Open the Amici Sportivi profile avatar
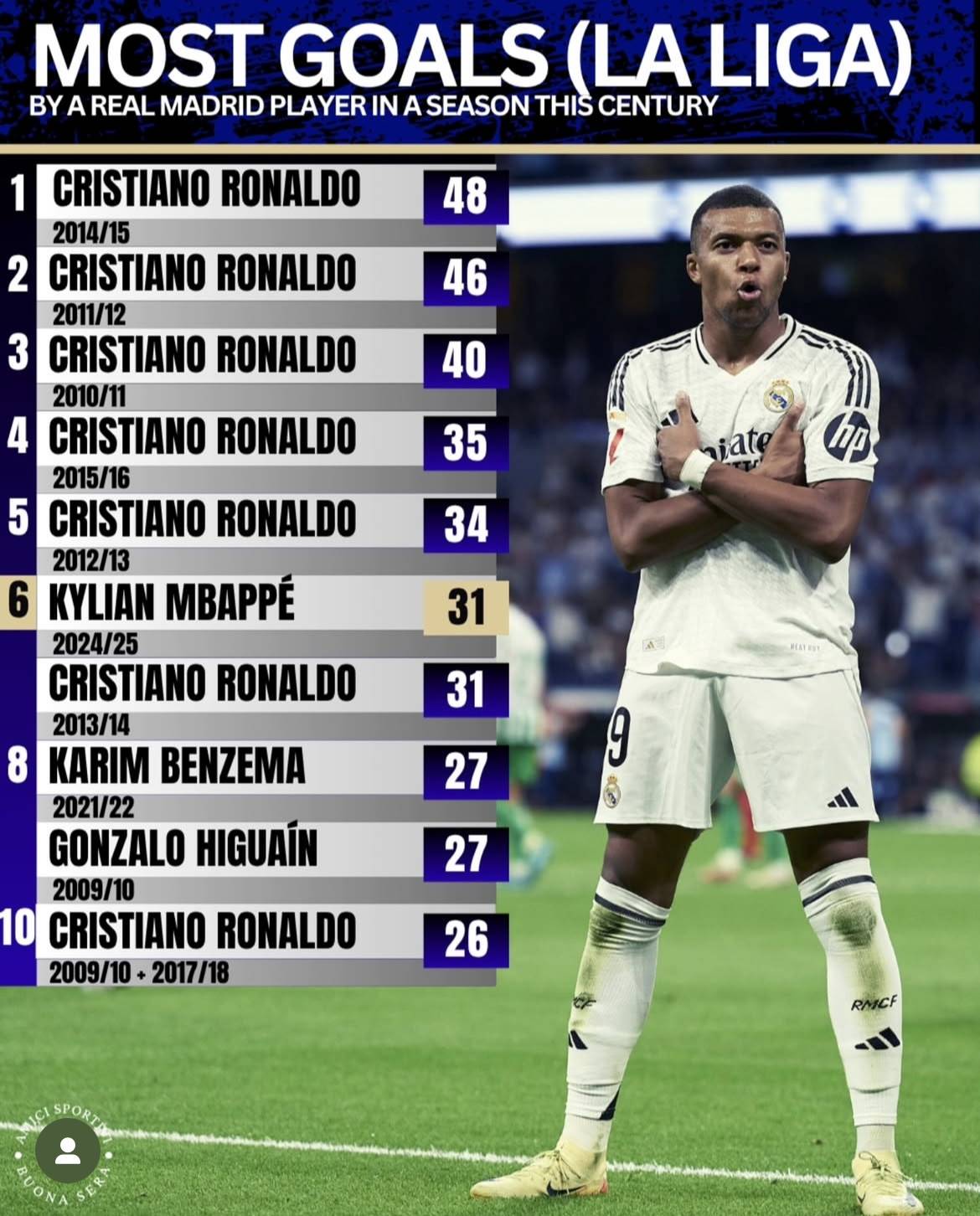The height and width of the screenshot is (1216, 980). pos(66,1151)
